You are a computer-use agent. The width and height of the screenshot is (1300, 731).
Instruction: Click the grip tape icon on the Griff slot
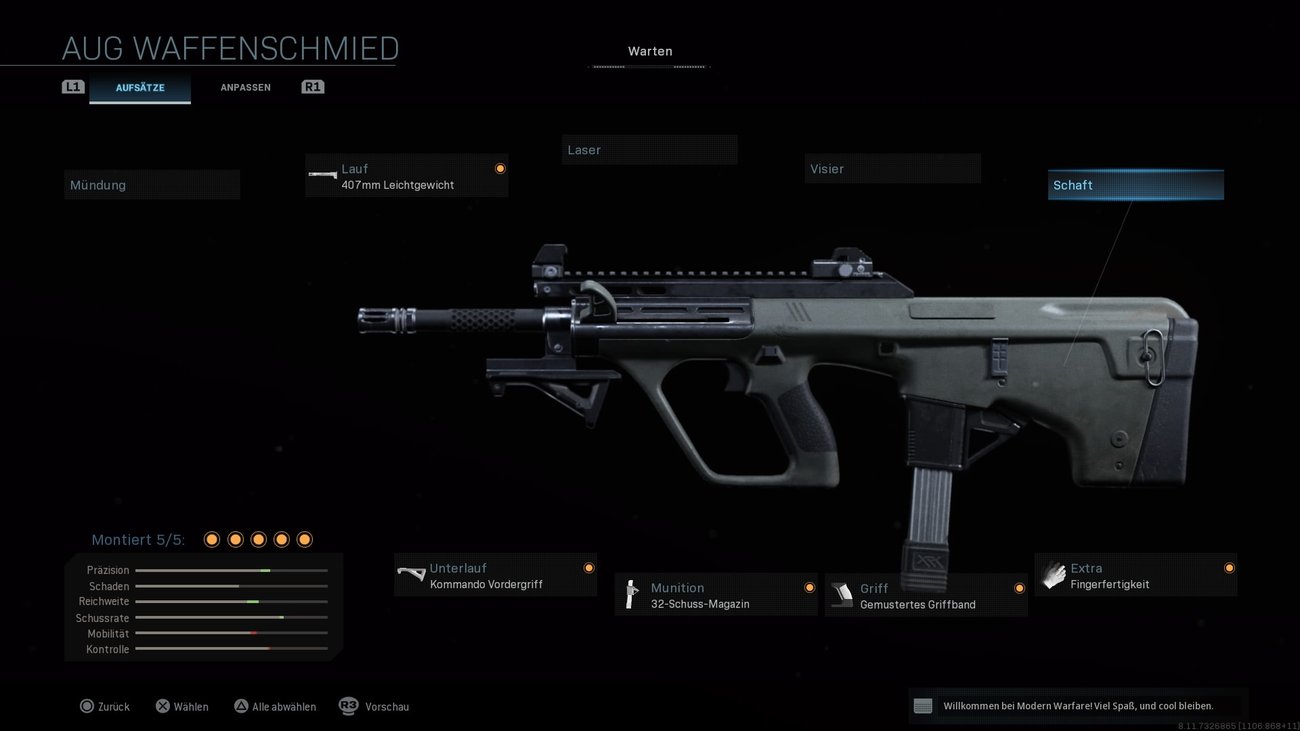coord(841,595)
